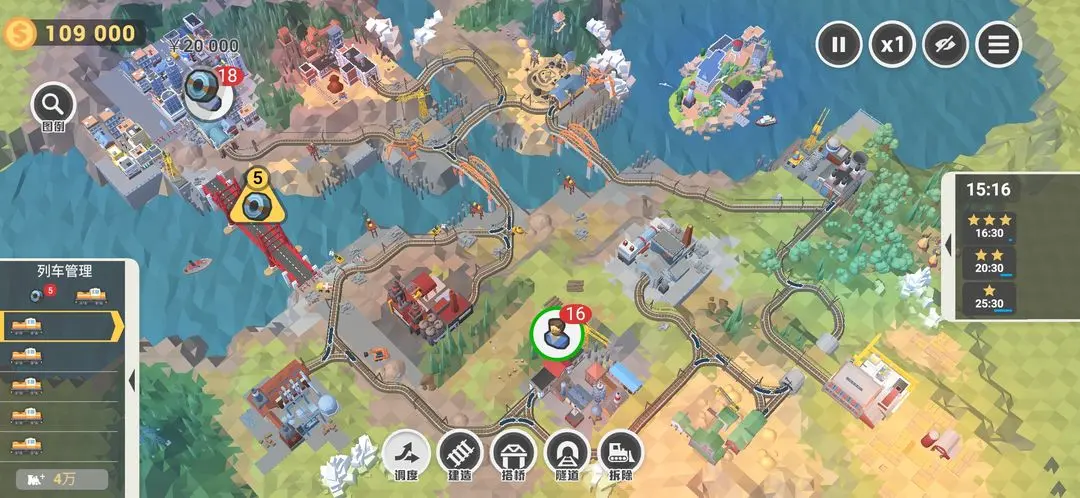Select the 拆除 bulldozer demolish tool

tap(621, 455)
